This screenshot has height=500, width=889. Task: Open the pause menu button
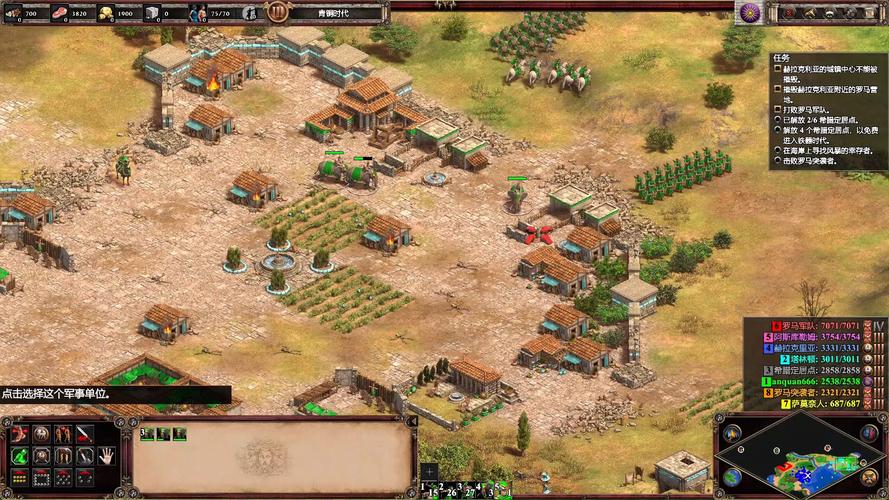pos(277,12)
